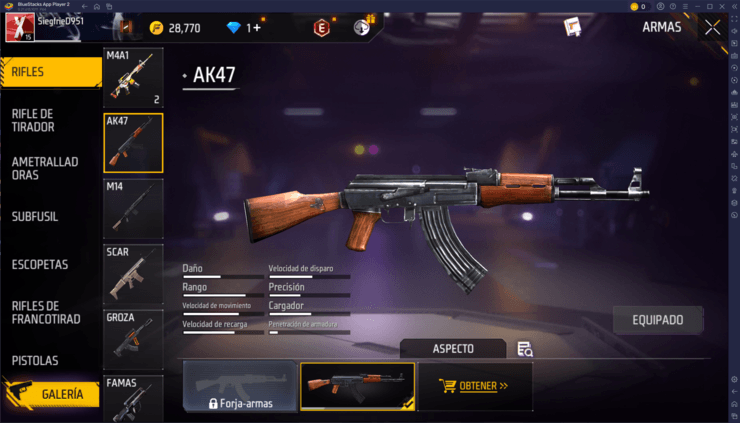
Task: Select the GROZA weapon tile
Action: tap(133, 339)
